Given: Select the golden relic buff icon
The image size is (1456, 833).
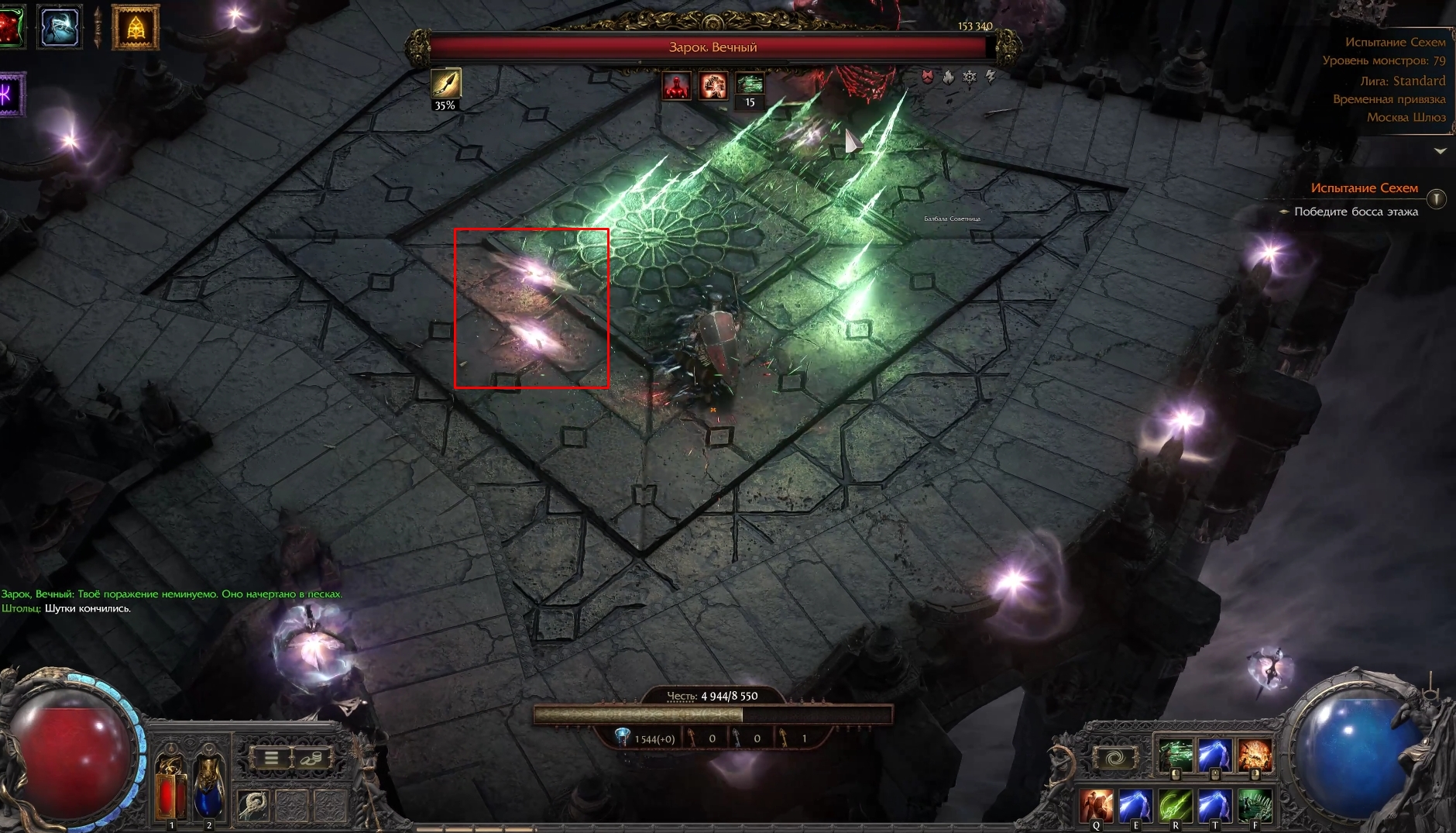Looking at the screenshot, I should pos(136,28).
